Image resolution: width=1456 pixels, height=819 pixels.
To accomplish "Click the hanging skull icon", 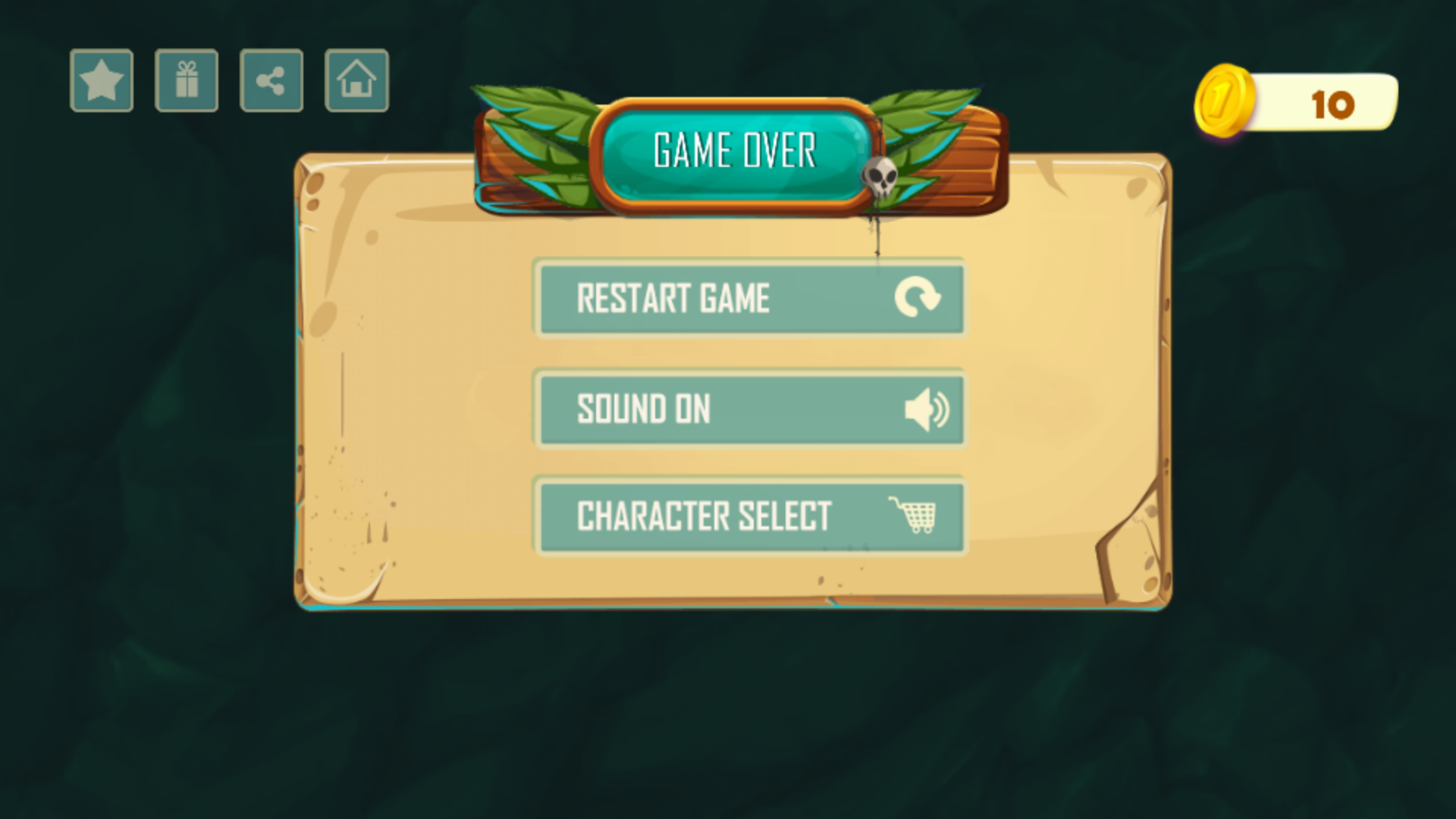I will point(880,176).
